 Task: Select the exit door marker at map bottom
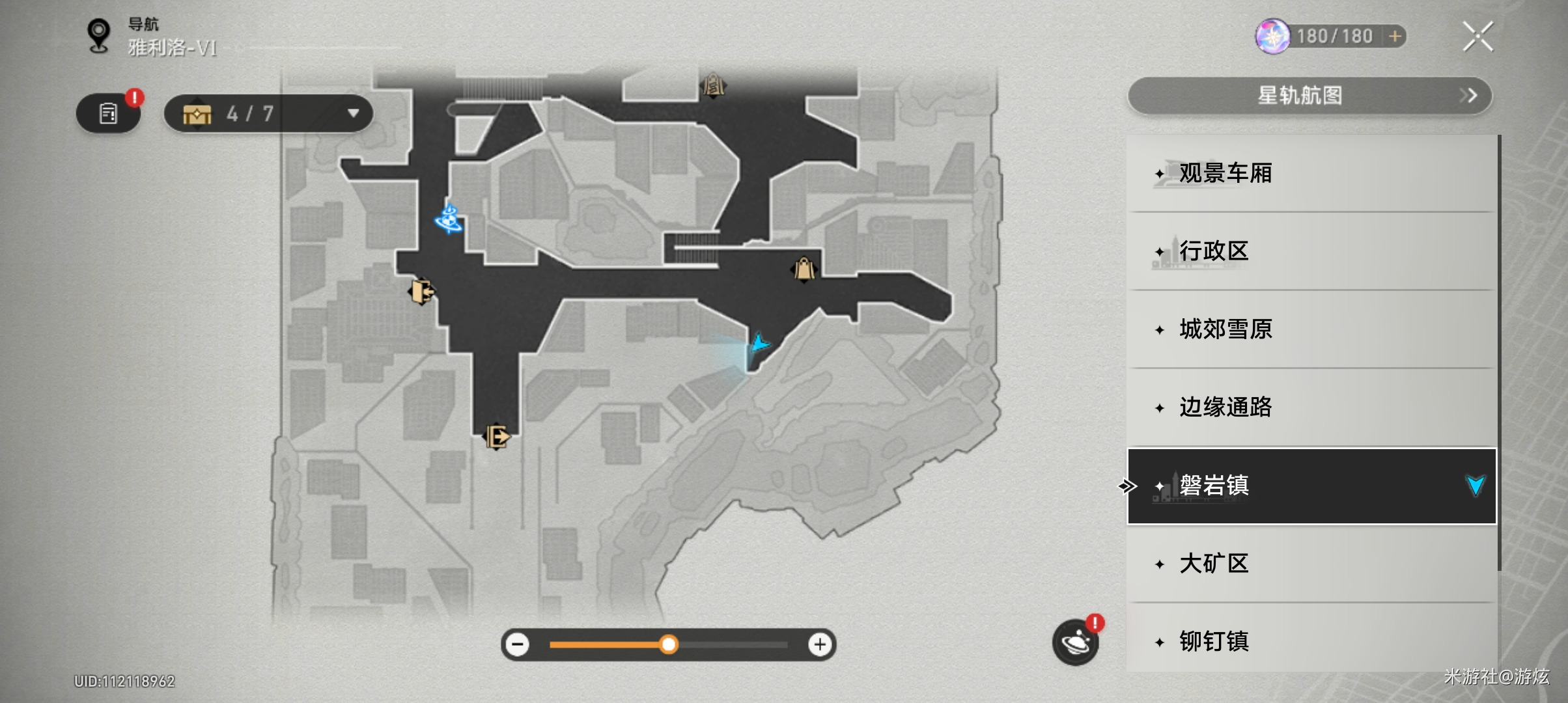click(496, 436)
